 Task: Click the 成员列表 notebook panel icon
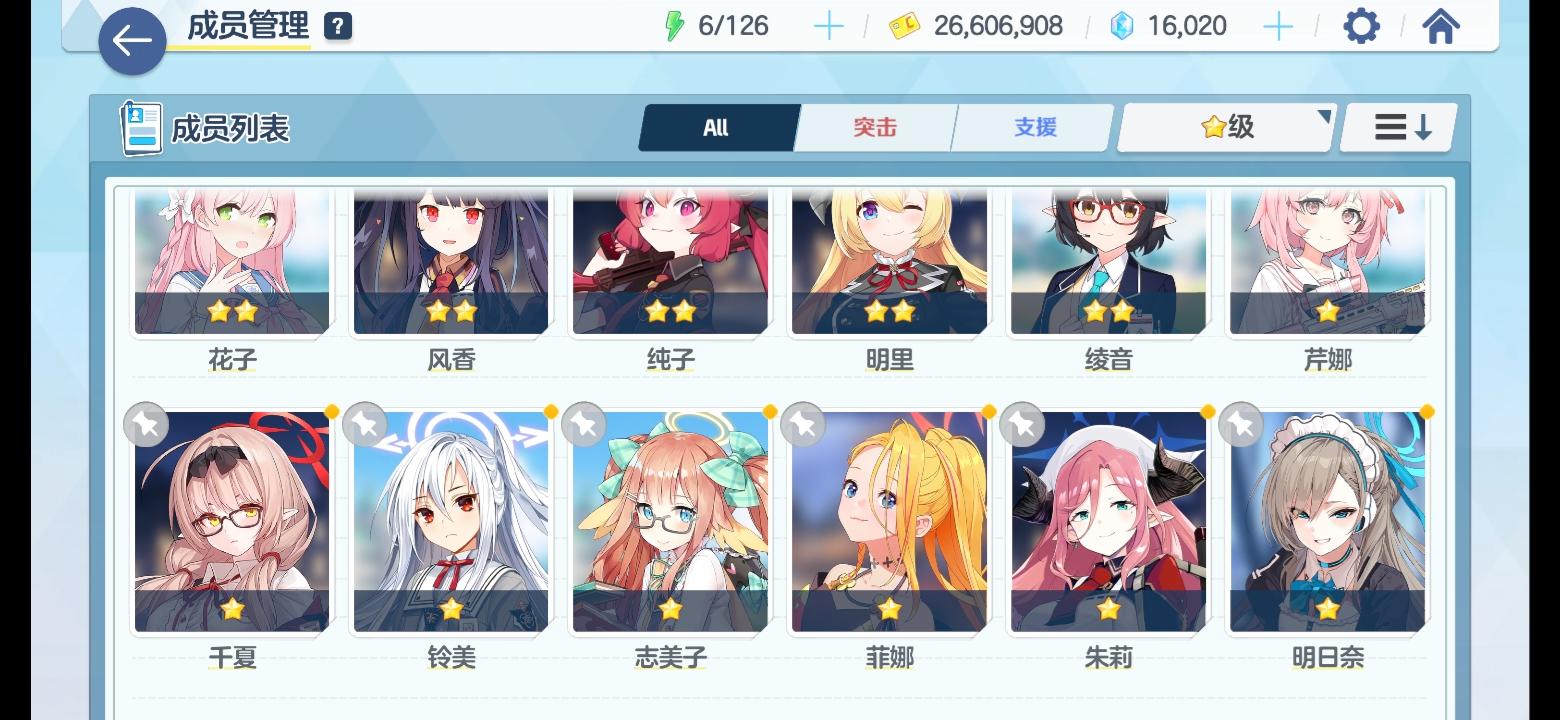tap(139, 125)
